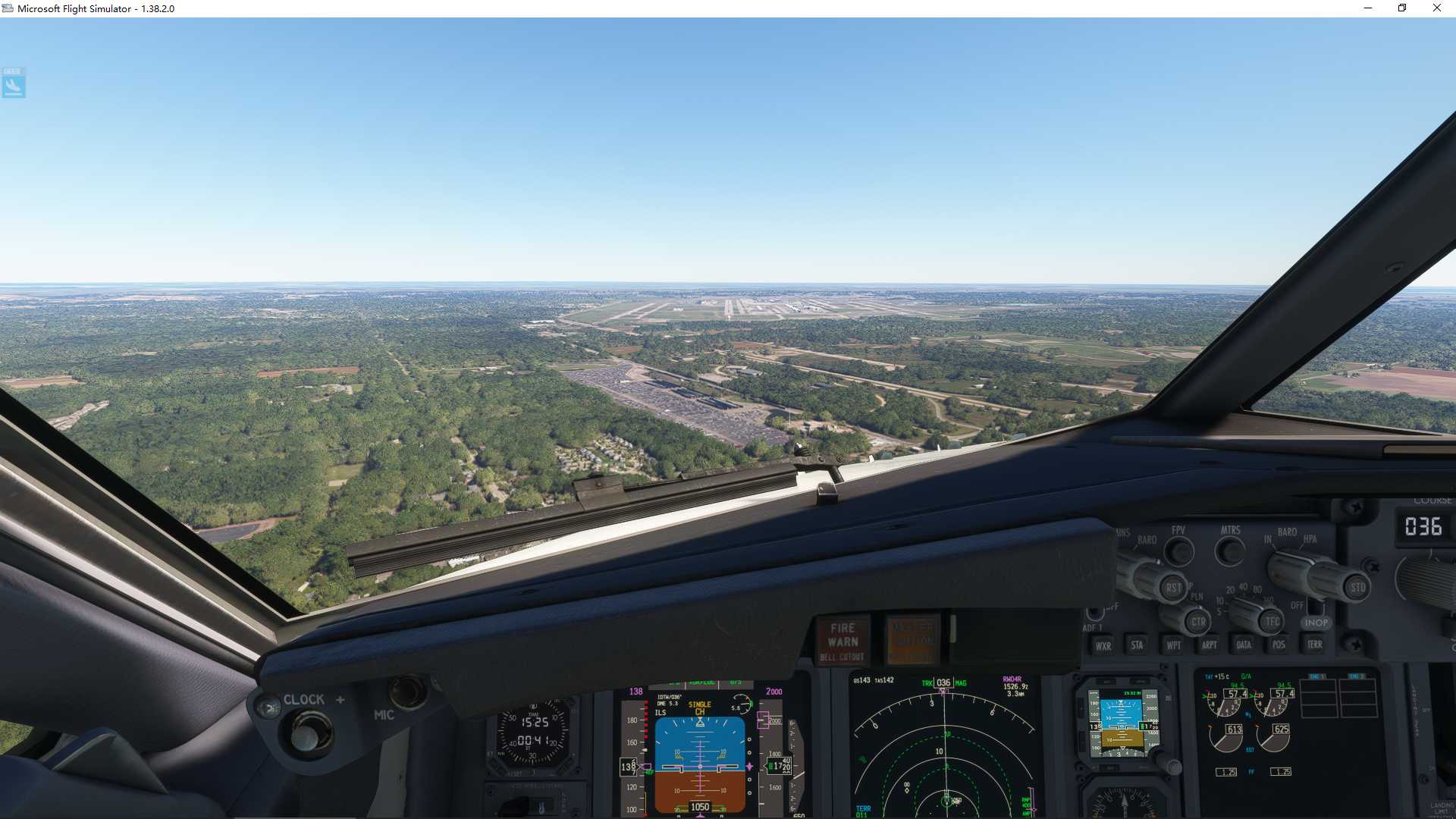The height and width of the screenshot is (819, 1456).
Task: Select the WXR weather radar button
Action: [1103, 645]
